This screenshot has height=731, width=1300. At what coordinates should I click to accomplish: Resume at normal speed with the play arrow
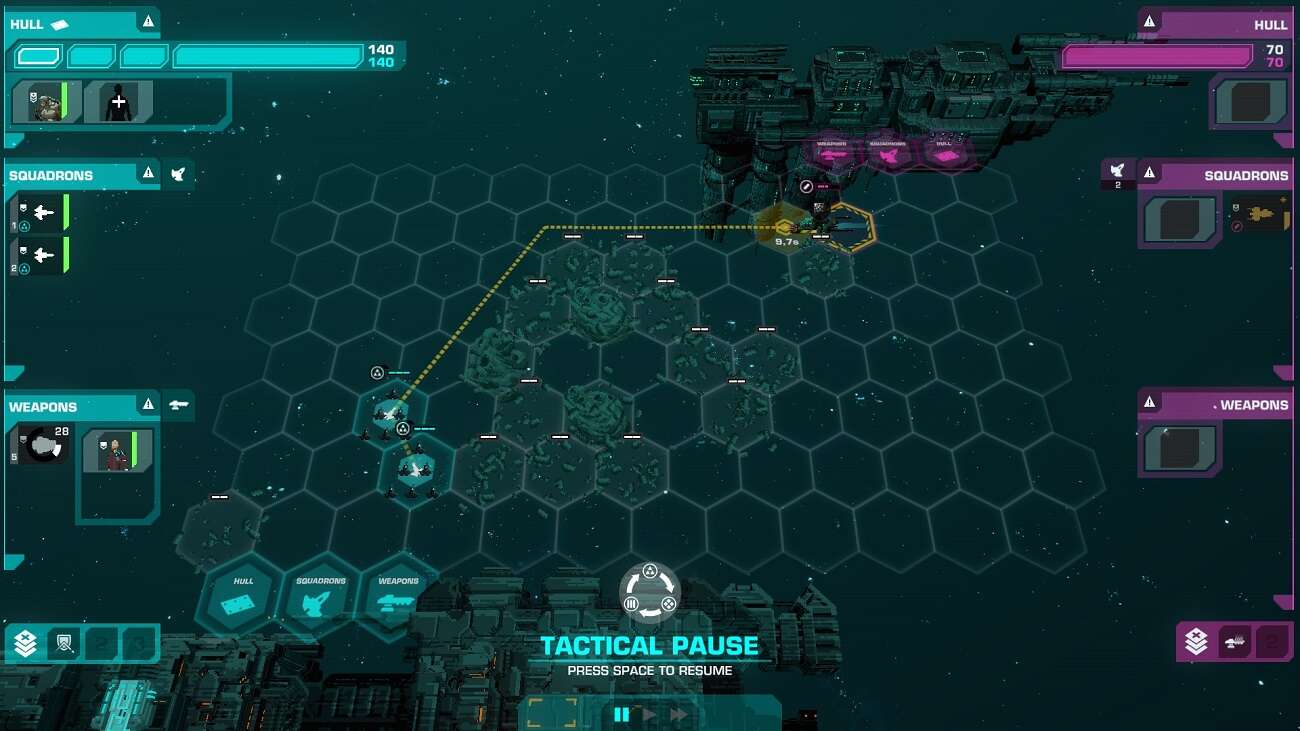[x=651, y=714]
